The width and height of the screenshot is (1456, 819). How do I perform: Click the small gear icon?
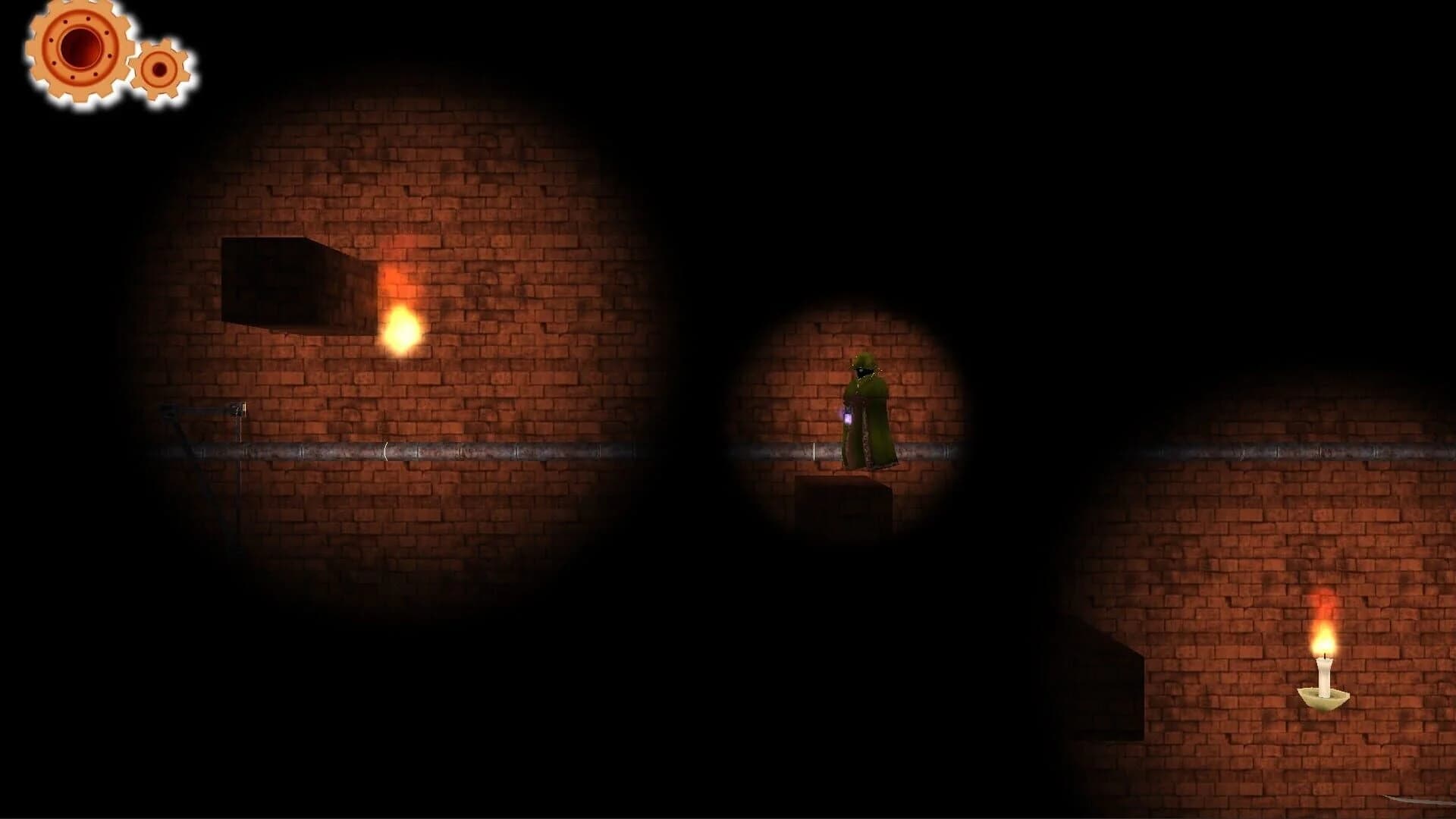click(x=158, y=70)
